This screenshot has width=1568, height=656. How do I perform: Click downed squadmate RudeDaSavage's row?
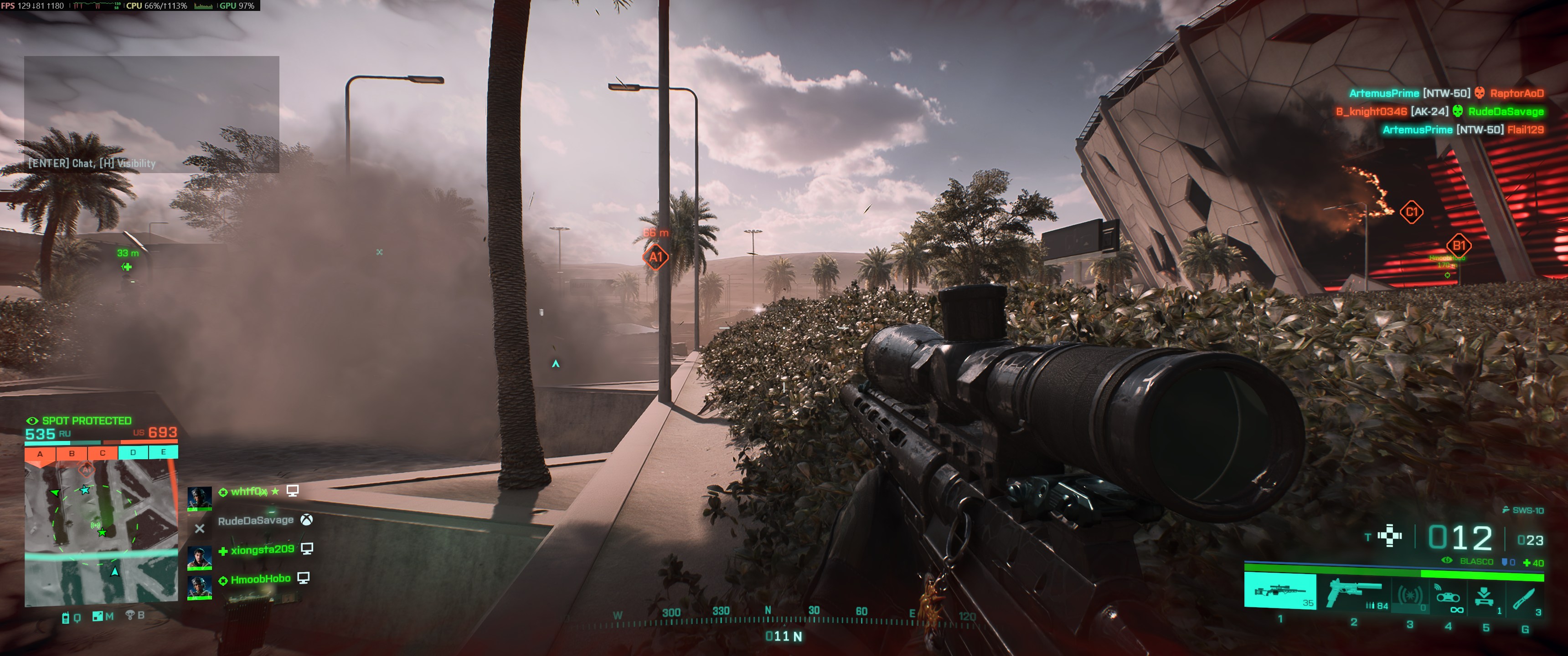click(x=256, y=521)
